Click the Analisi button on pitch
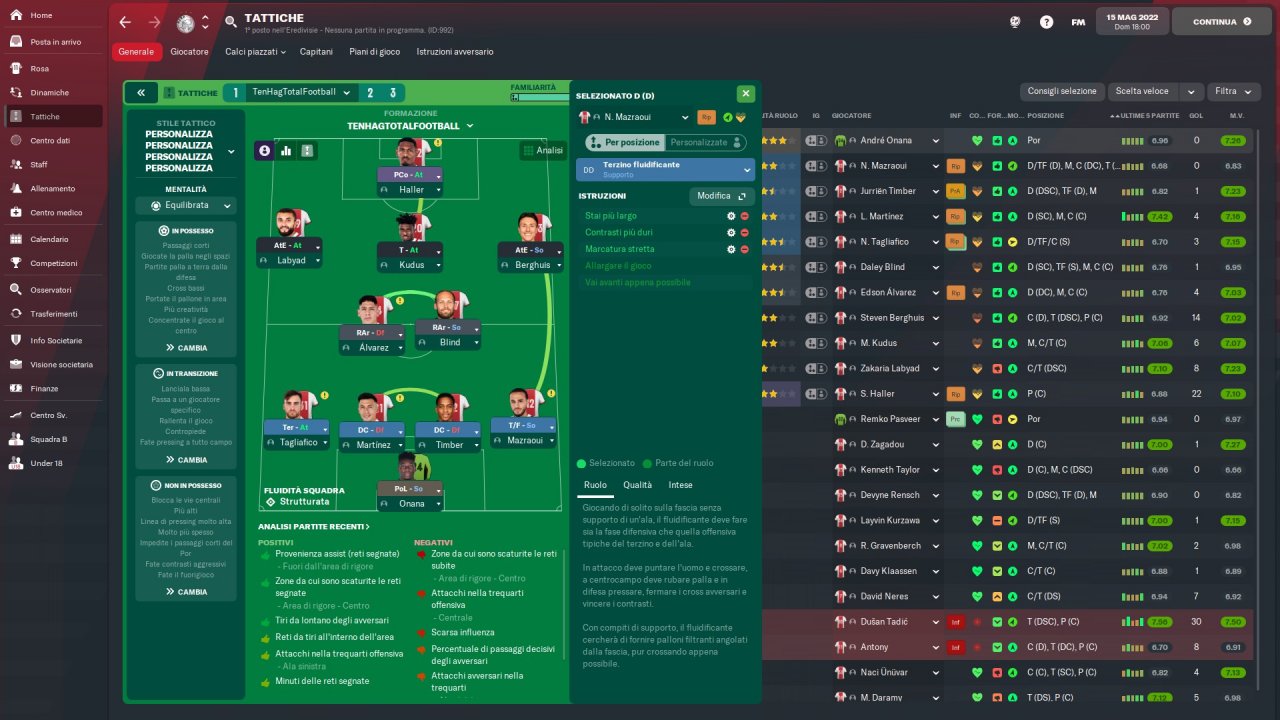The height and width of the screenshot is (720, 1280). pos(542,151)
